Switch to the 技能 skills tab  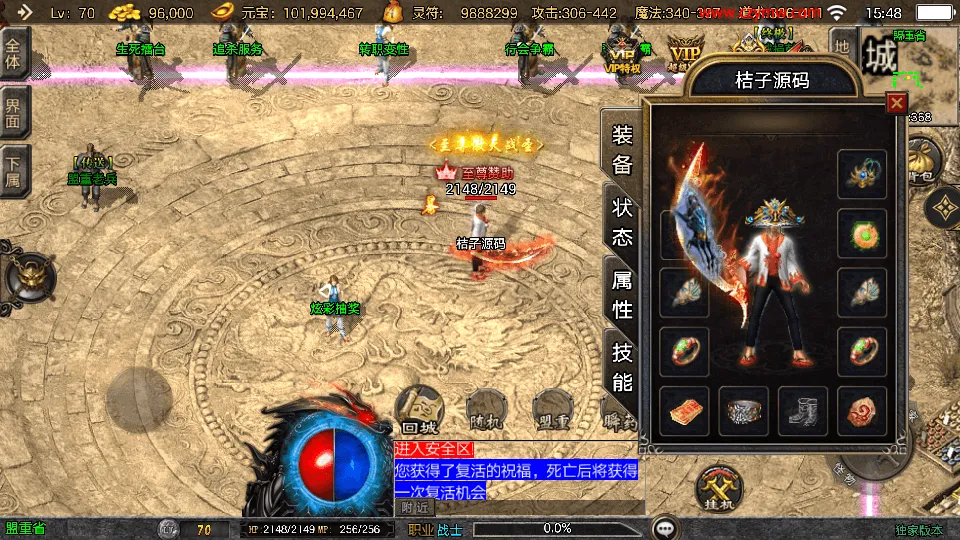click(x=622, y=366)
